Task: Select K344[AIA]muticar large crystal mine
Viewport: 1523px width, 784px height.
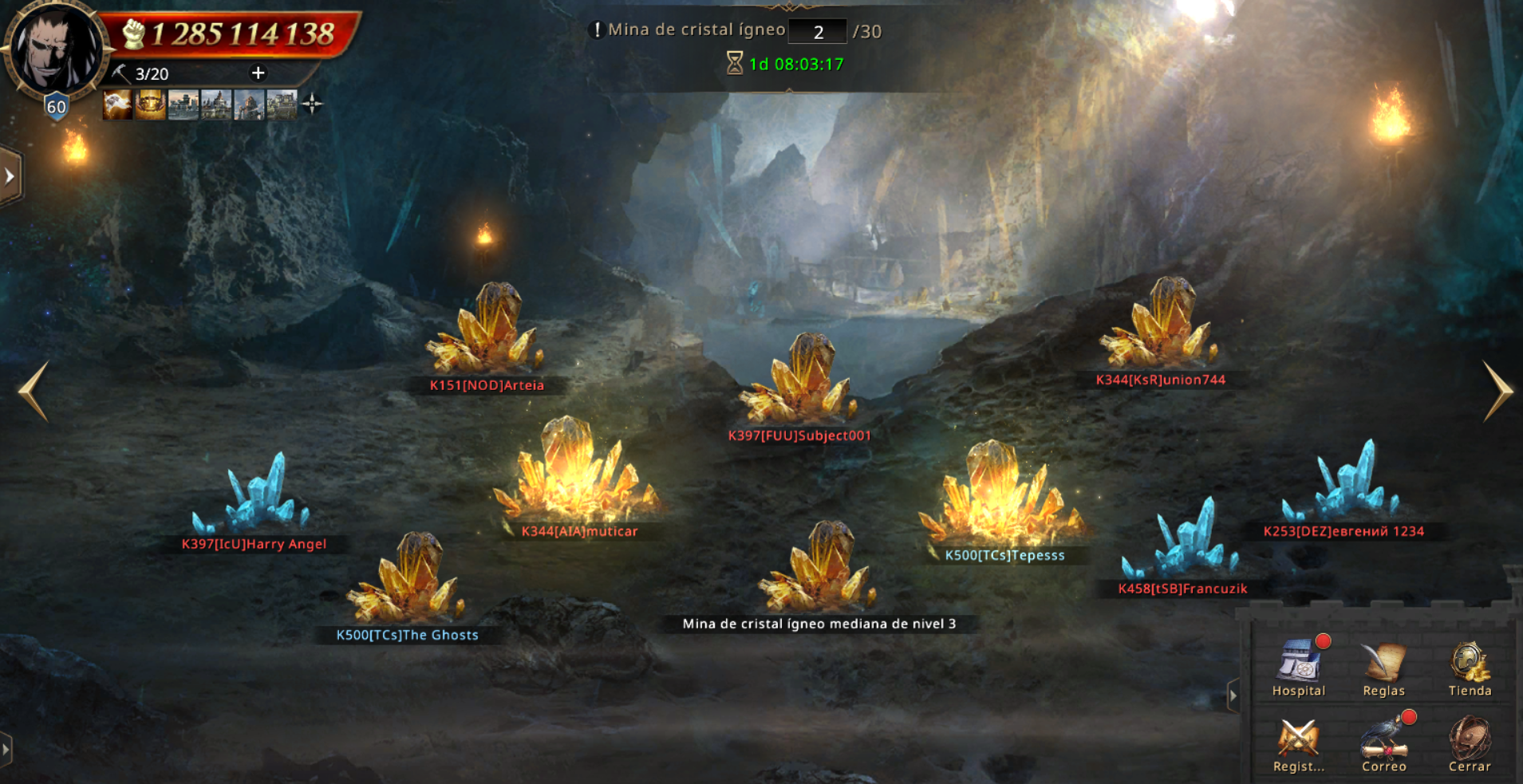Action: click(x=578, y=475)
